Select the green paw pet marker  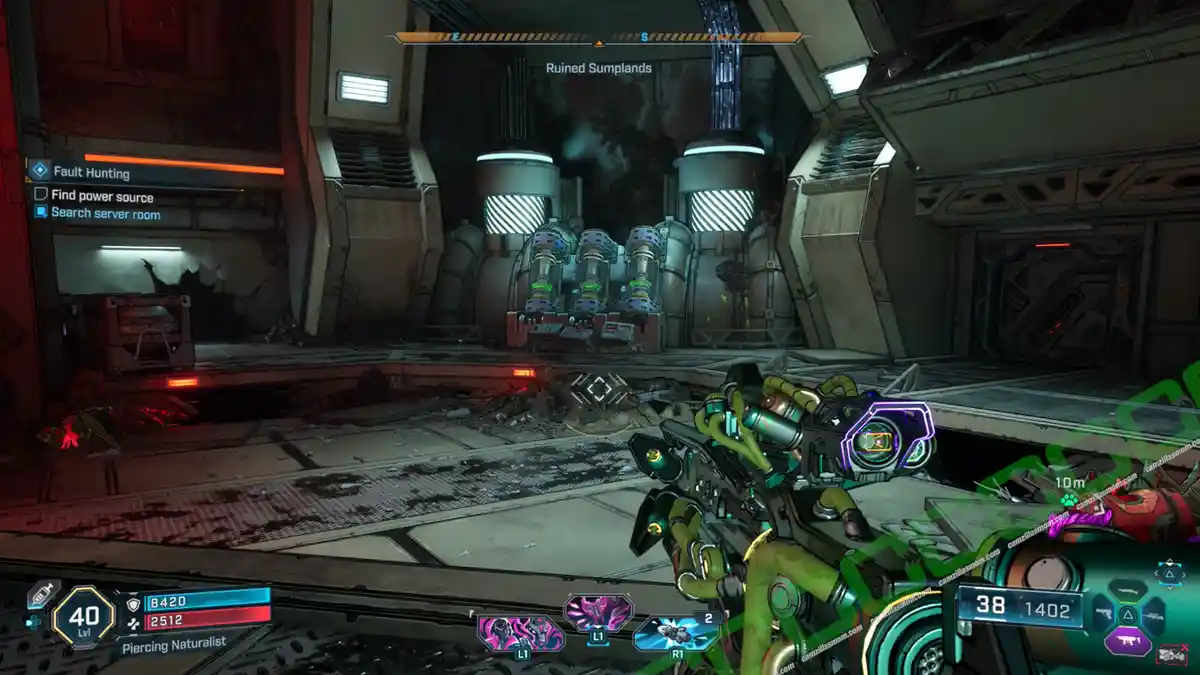point(1068,498)
